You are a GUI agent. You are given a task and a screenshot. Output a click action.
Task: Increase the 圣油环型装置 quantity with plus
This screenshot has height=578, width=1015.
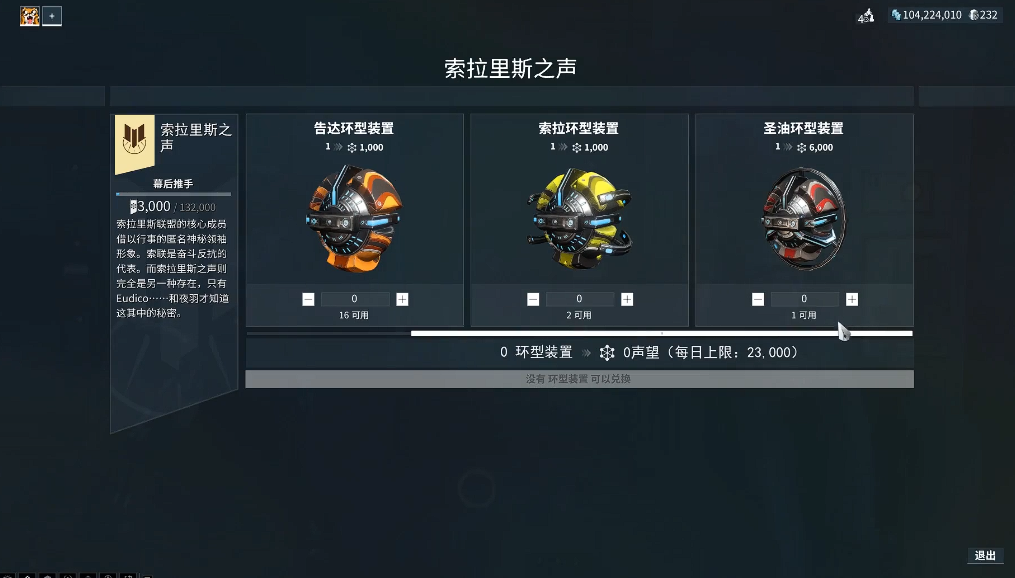(852, 299)
